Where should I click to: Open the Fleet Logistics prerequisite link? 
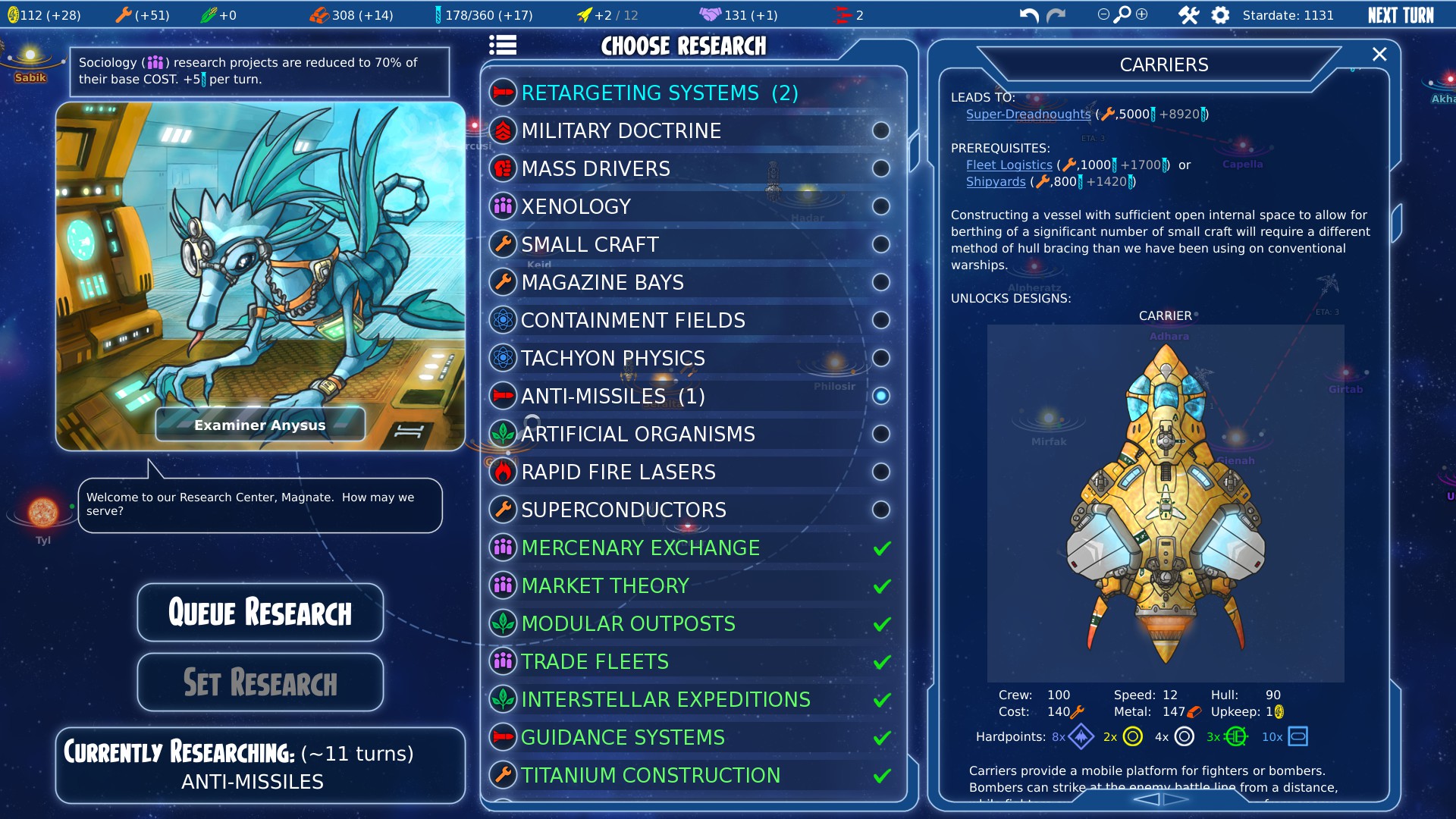point(1009,165)
